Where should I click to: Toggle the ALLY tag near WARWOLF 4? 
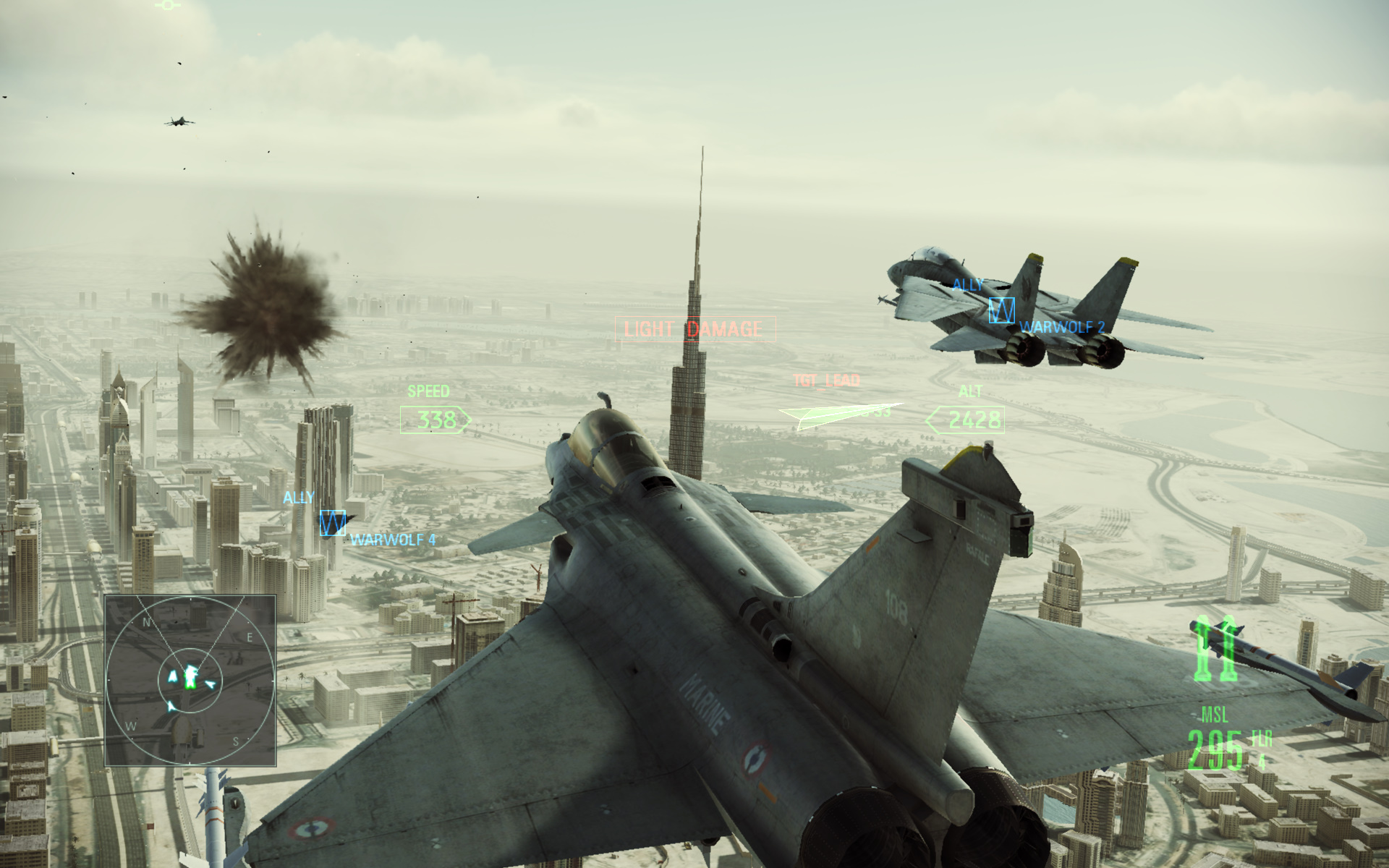[x=299, y=497]
